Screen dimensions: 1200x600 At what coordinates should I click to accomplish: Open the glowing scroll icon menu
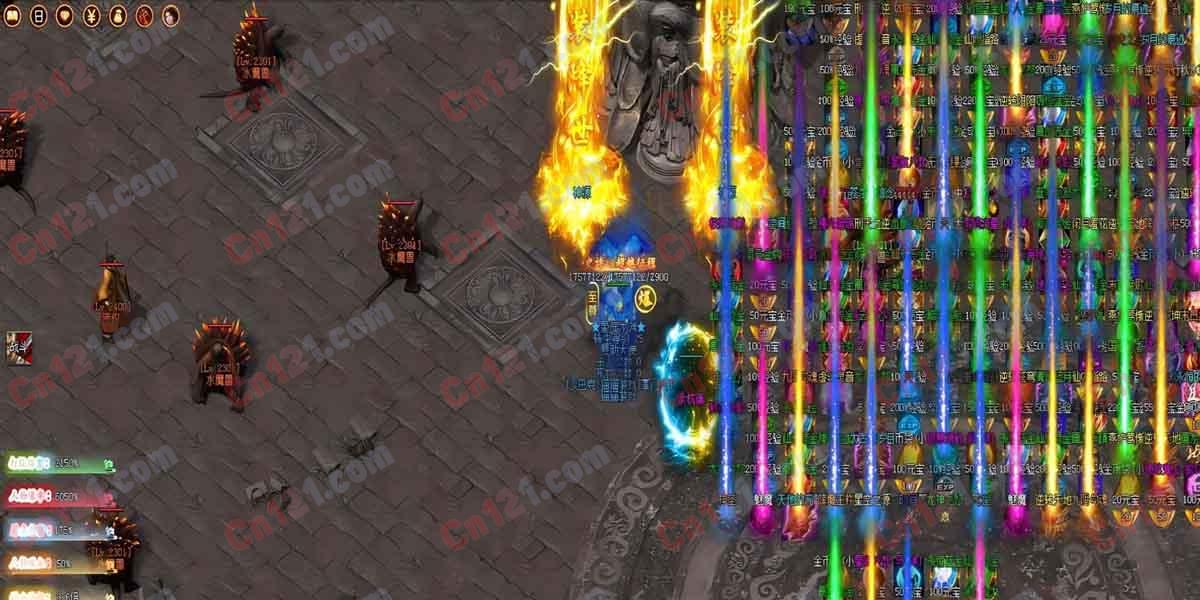pos(11,15)
